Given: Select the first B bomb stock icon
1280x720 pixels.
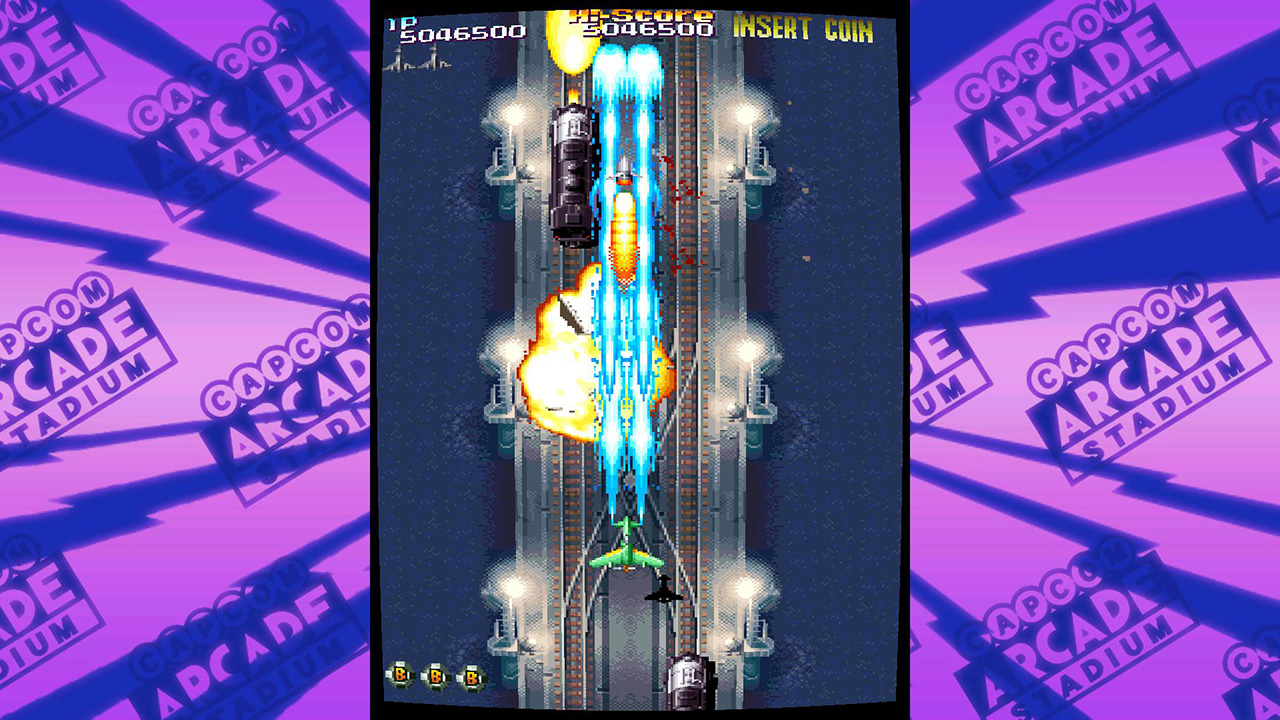Looking at the screenshot, I should click(x=400, y=675).
